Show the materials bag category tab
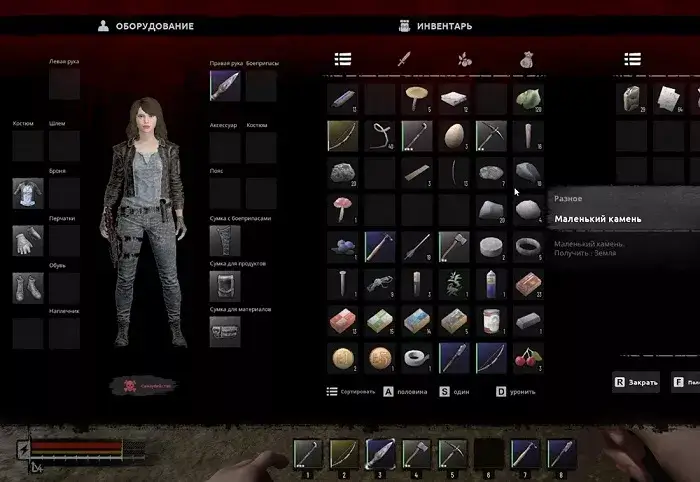 526,59
